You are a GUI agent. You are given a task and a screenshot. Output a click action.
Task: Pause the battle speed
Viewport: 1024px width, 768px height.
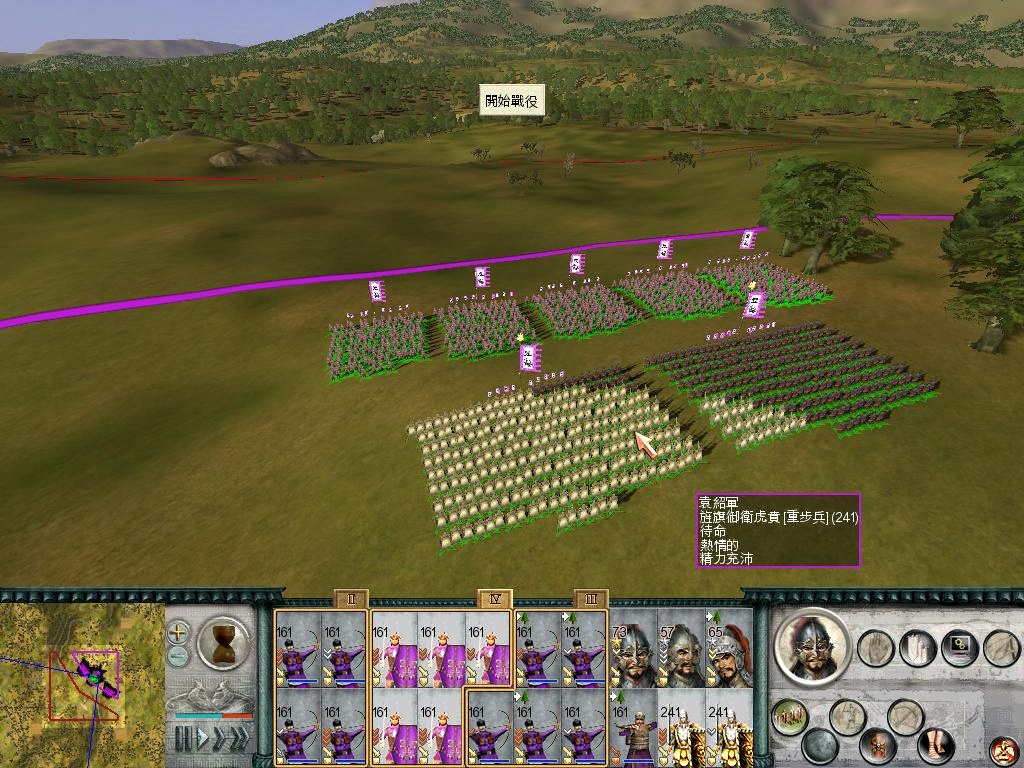182,739
